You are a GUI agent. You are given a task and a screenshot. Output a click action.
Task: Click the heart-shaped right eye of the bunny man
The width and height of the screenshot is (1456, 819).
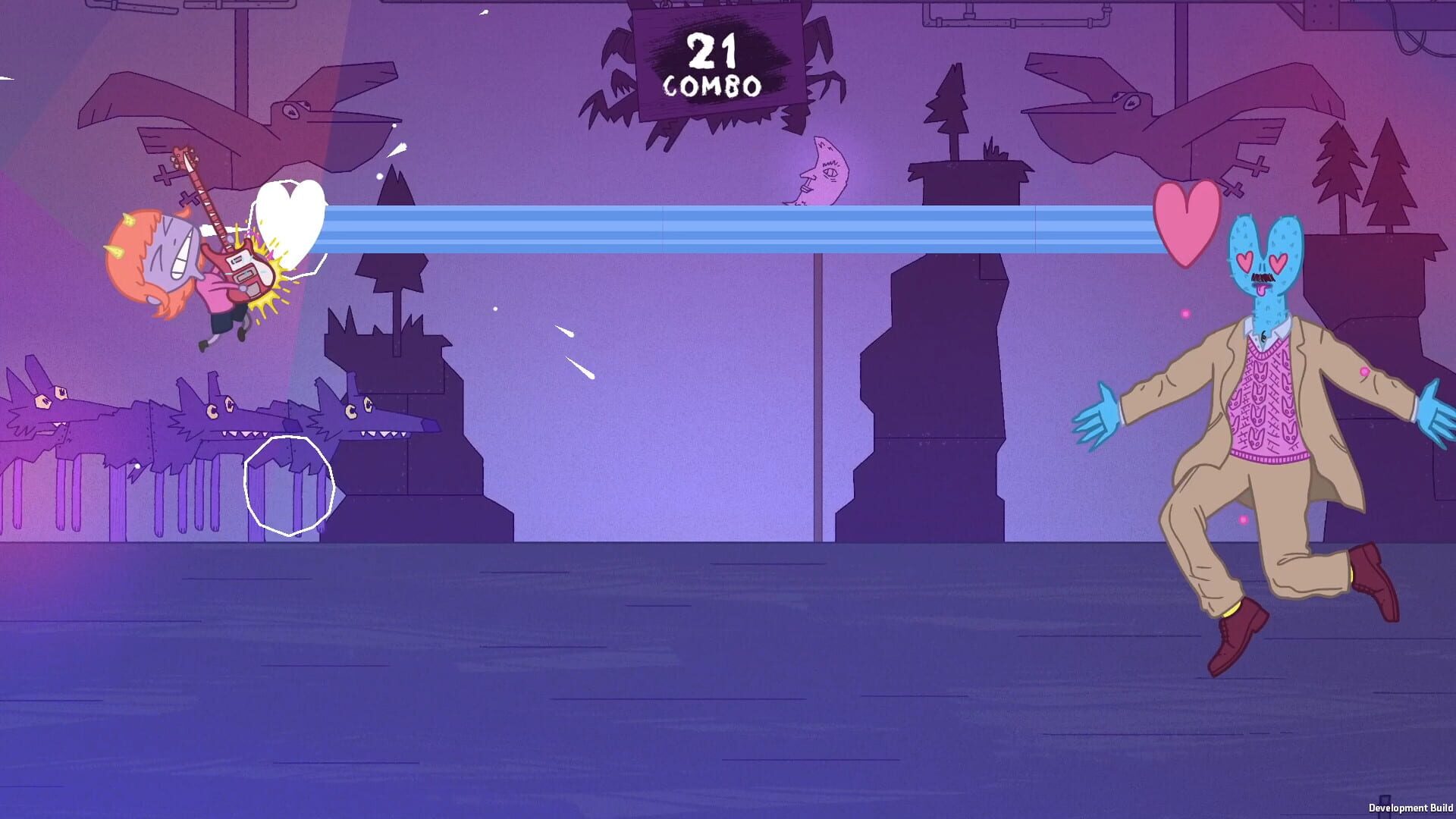(1279, 262)
